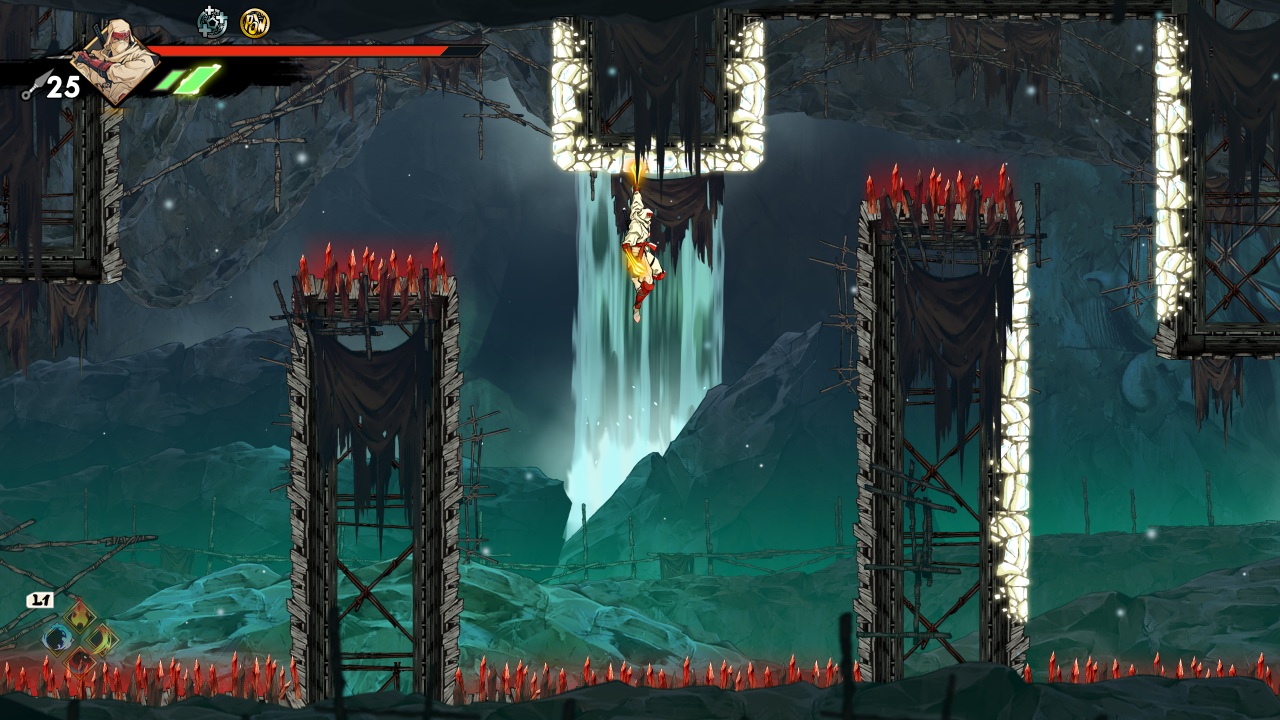Use the green-orange crescent slash ninpo
1280x720 pixels.
pyautogui.click(x=101, y=639)
